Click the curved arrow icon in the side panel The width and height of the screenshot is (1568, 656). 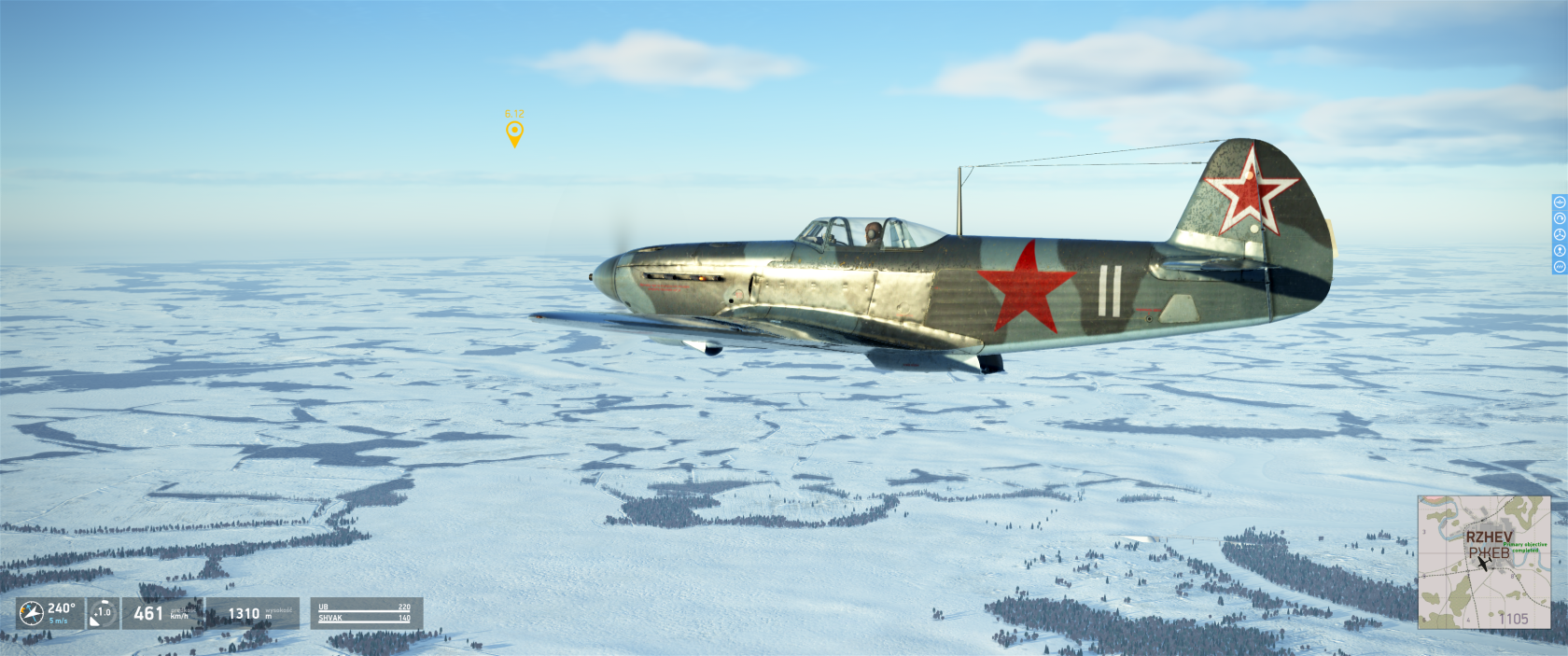1559,218
